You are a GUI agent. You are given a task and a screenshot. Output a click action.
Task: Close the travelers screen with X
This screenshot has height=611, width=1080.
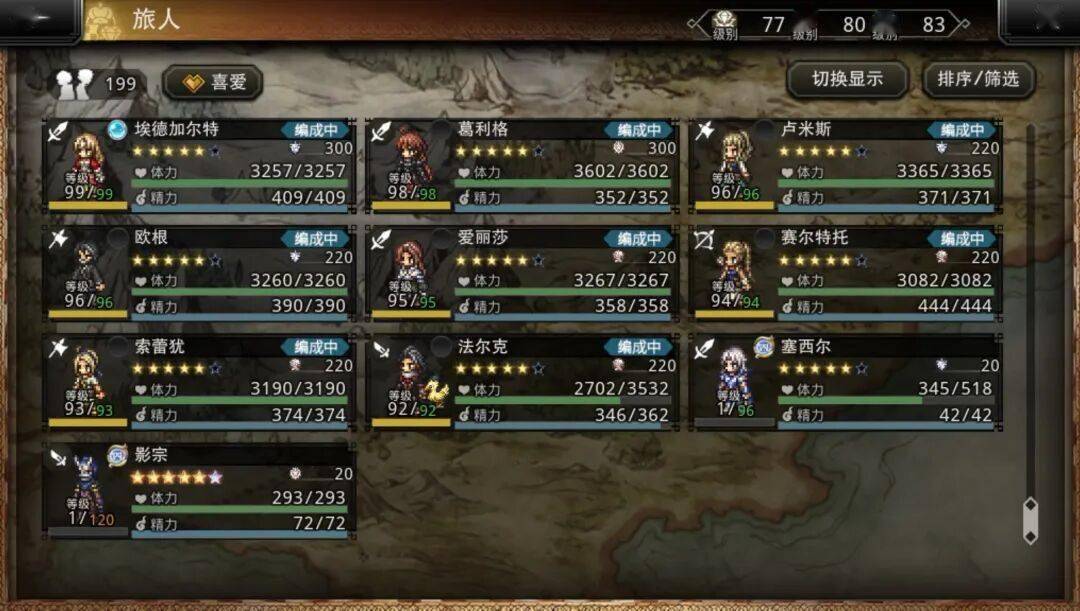(1040, 20)
